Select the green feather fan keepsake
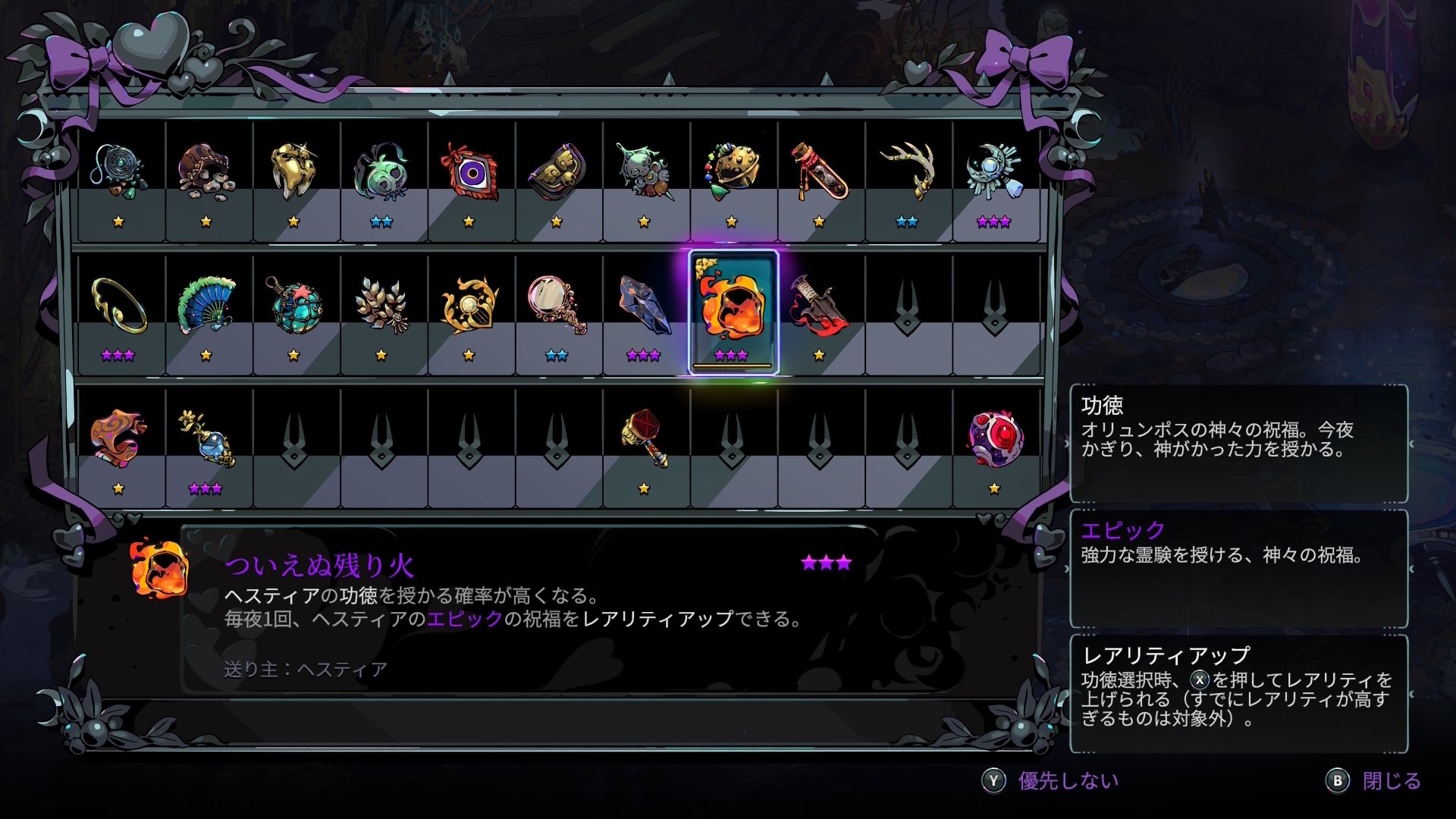Viewport: 1456px width, 819px height. 206,303
